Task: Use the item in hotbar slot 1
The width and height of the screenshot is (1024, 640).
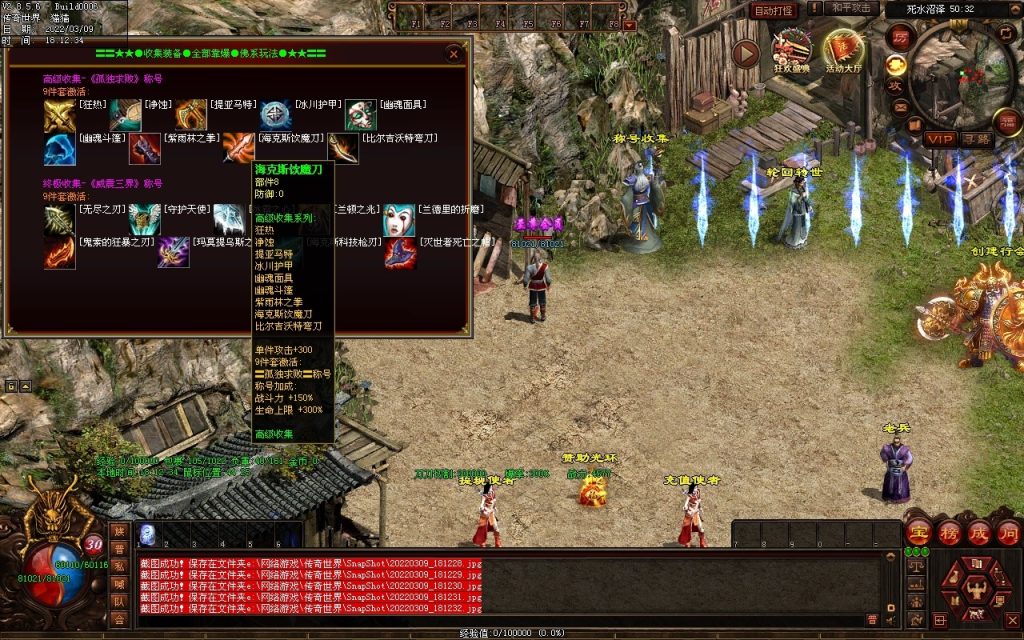Action: (147, 533)
